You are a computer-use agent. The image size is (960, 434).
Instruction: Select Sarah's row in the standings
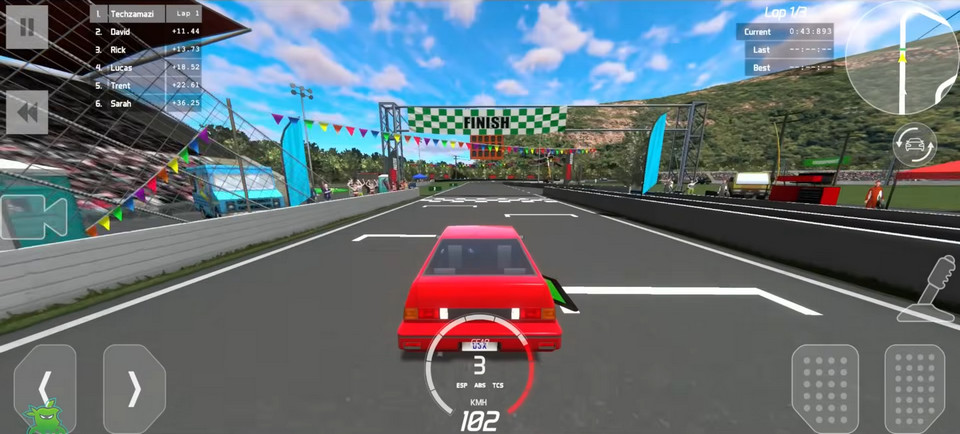point(146,102)
